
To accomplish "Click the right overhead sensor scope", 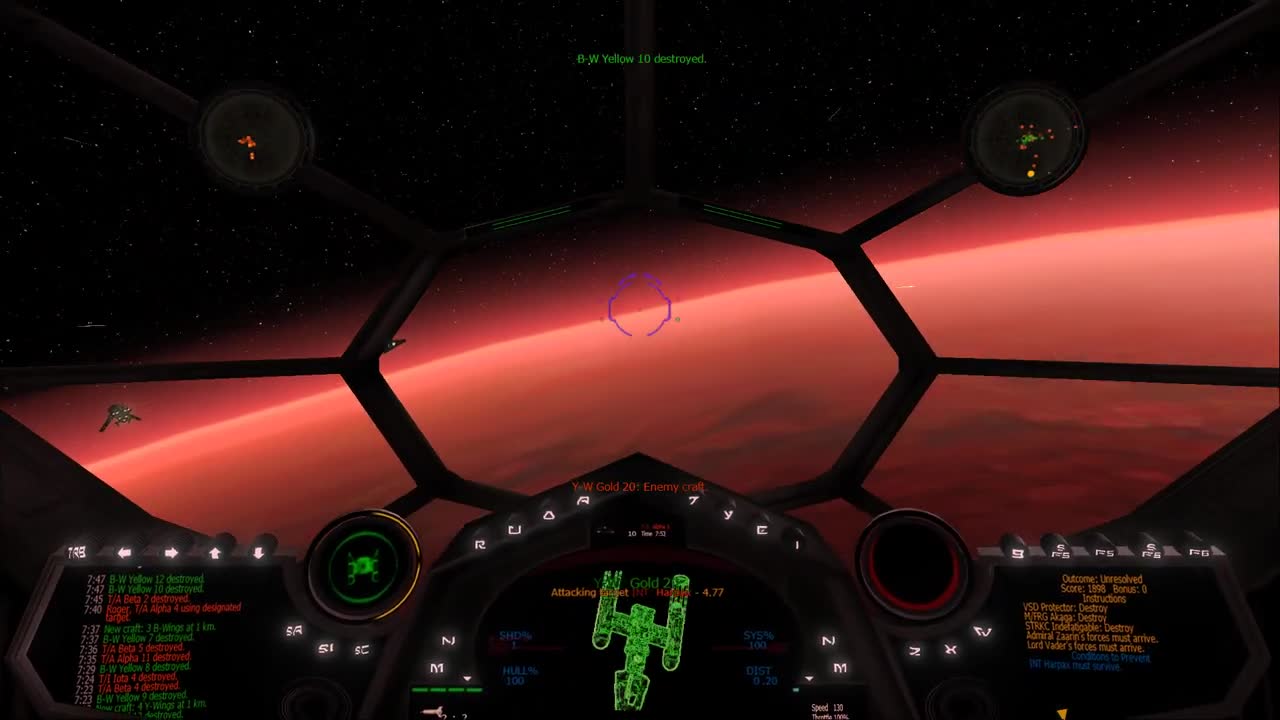I will coord(1025,140).
